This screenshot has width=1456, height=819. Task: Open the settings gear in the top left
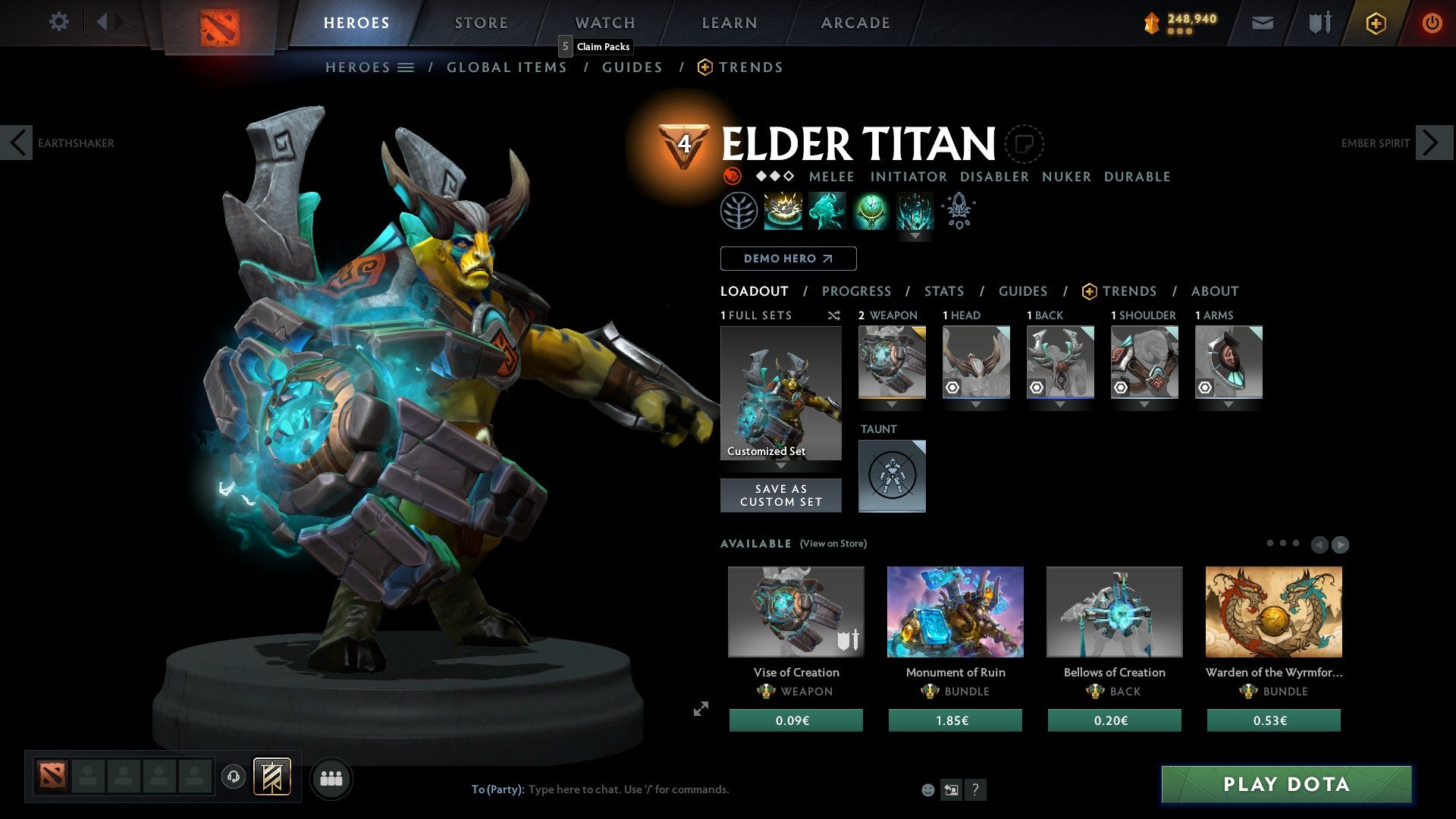tap(58, 22)
